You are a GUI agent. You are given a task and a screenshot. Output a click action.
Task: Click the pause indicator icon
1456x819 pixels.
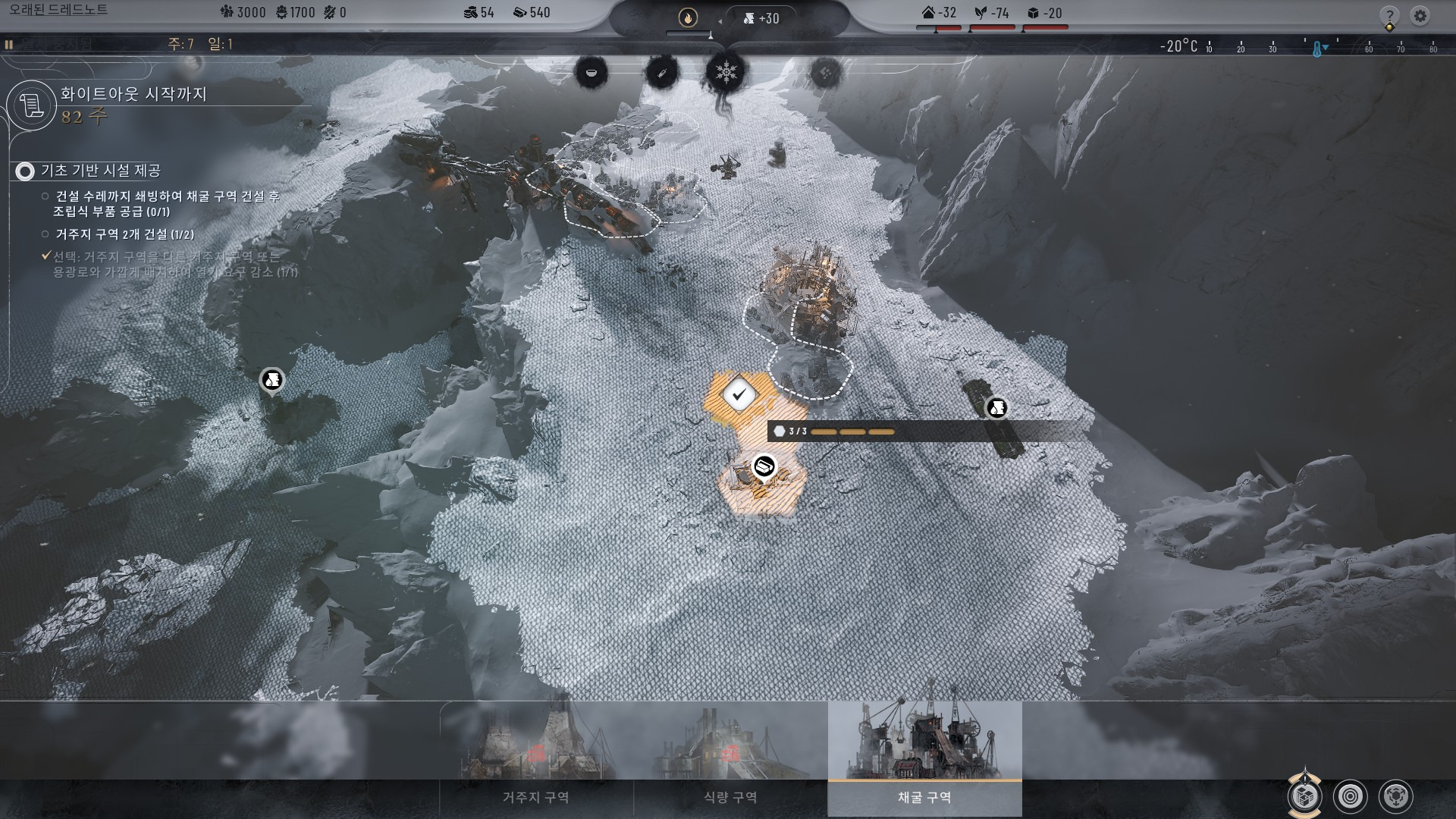[9, 45]
